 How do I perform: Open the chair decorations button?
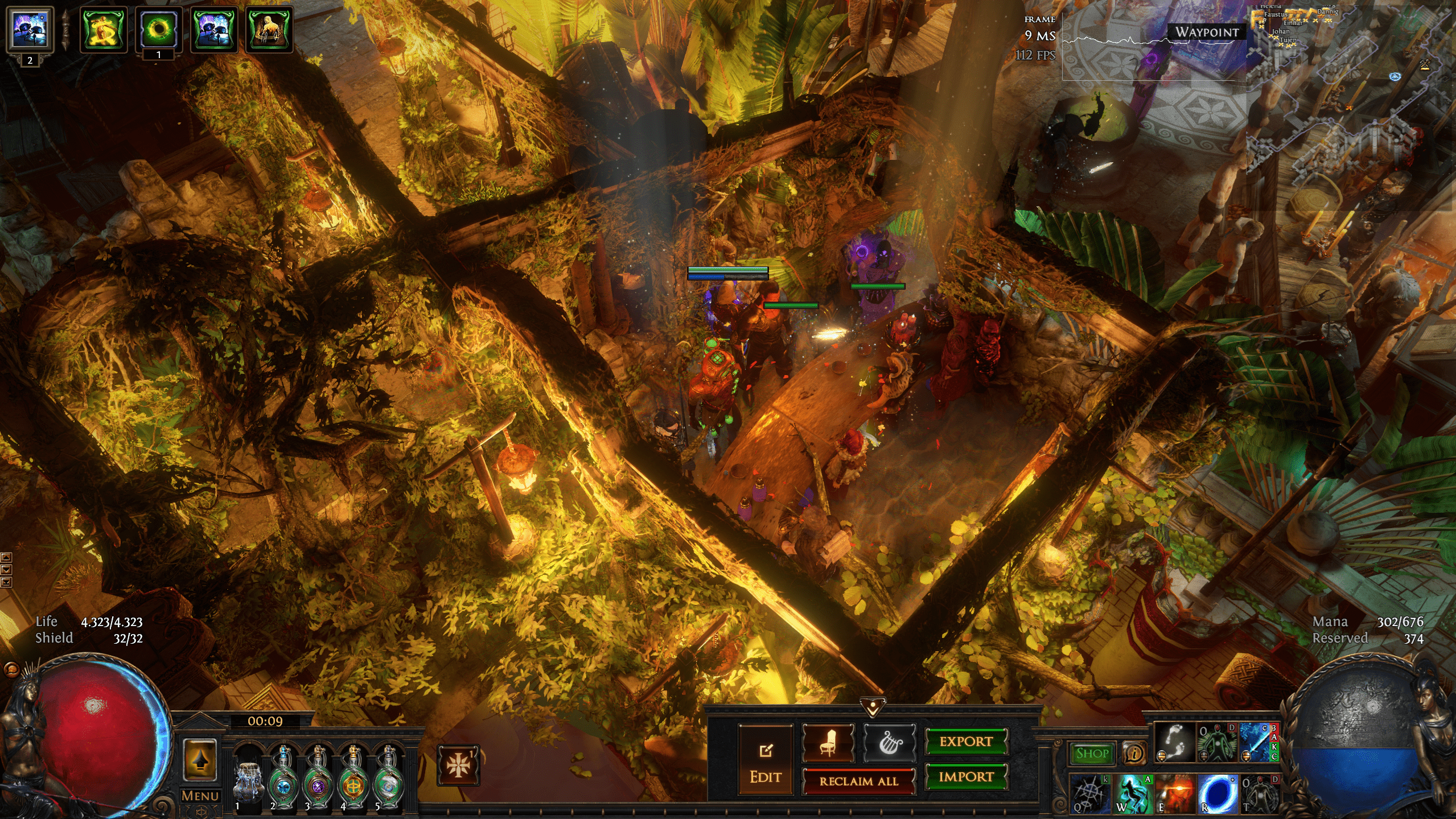(828, 743)
